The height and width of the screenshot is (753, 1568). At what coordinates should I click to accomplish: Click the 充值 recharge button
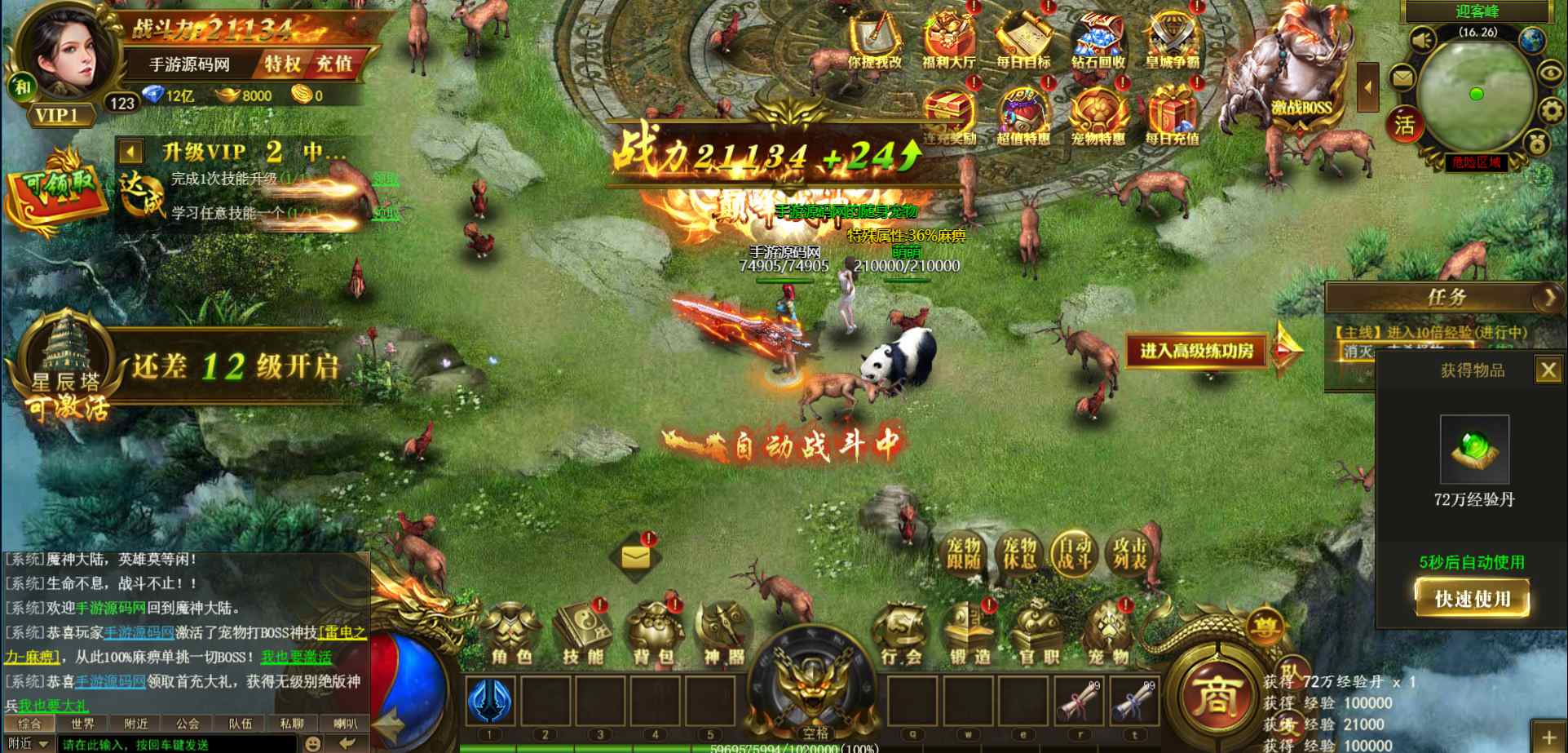[334, 64]
